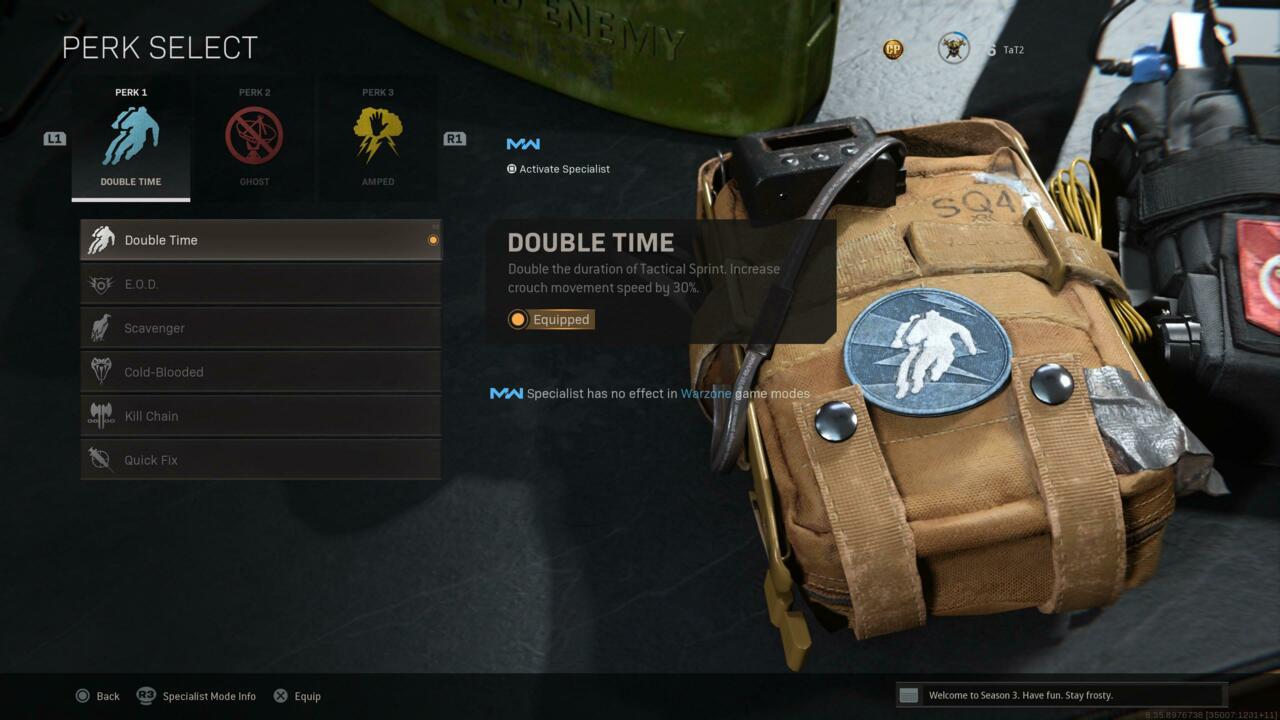Open Specialist Mode Info
The image size is (1280, 720).
(x=197, y=696)
